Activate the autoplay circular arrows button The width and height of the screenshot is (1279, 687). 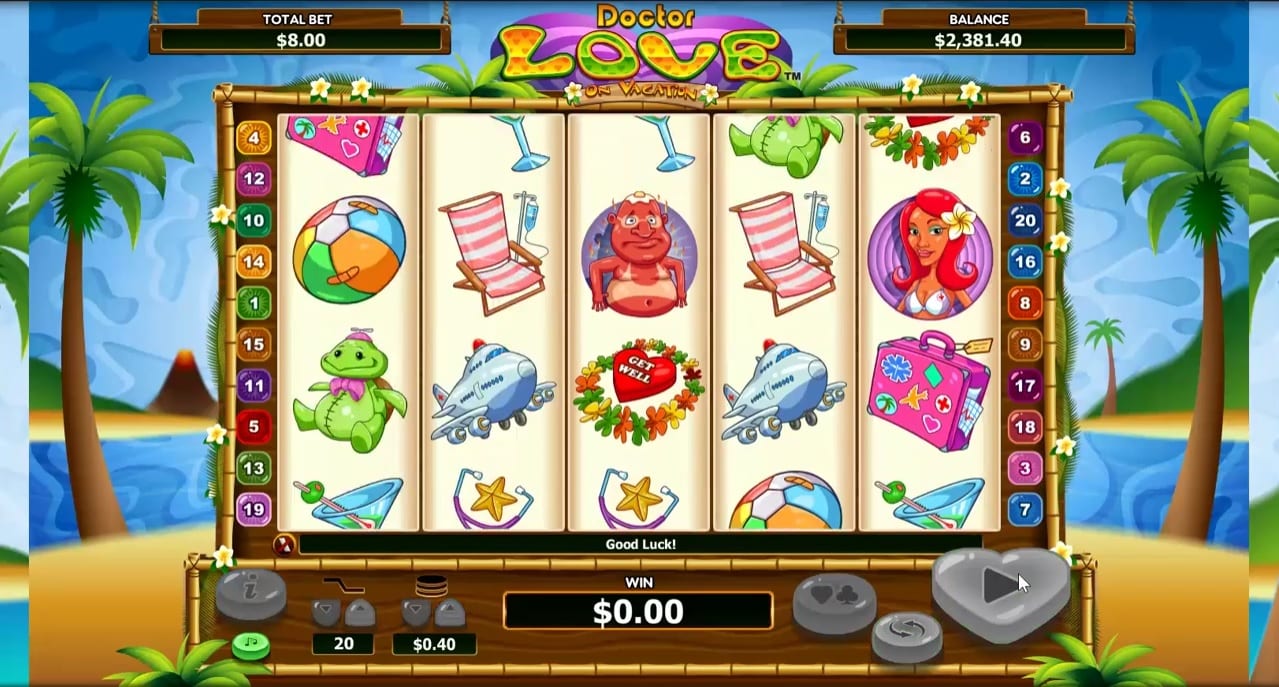(906, 636)
